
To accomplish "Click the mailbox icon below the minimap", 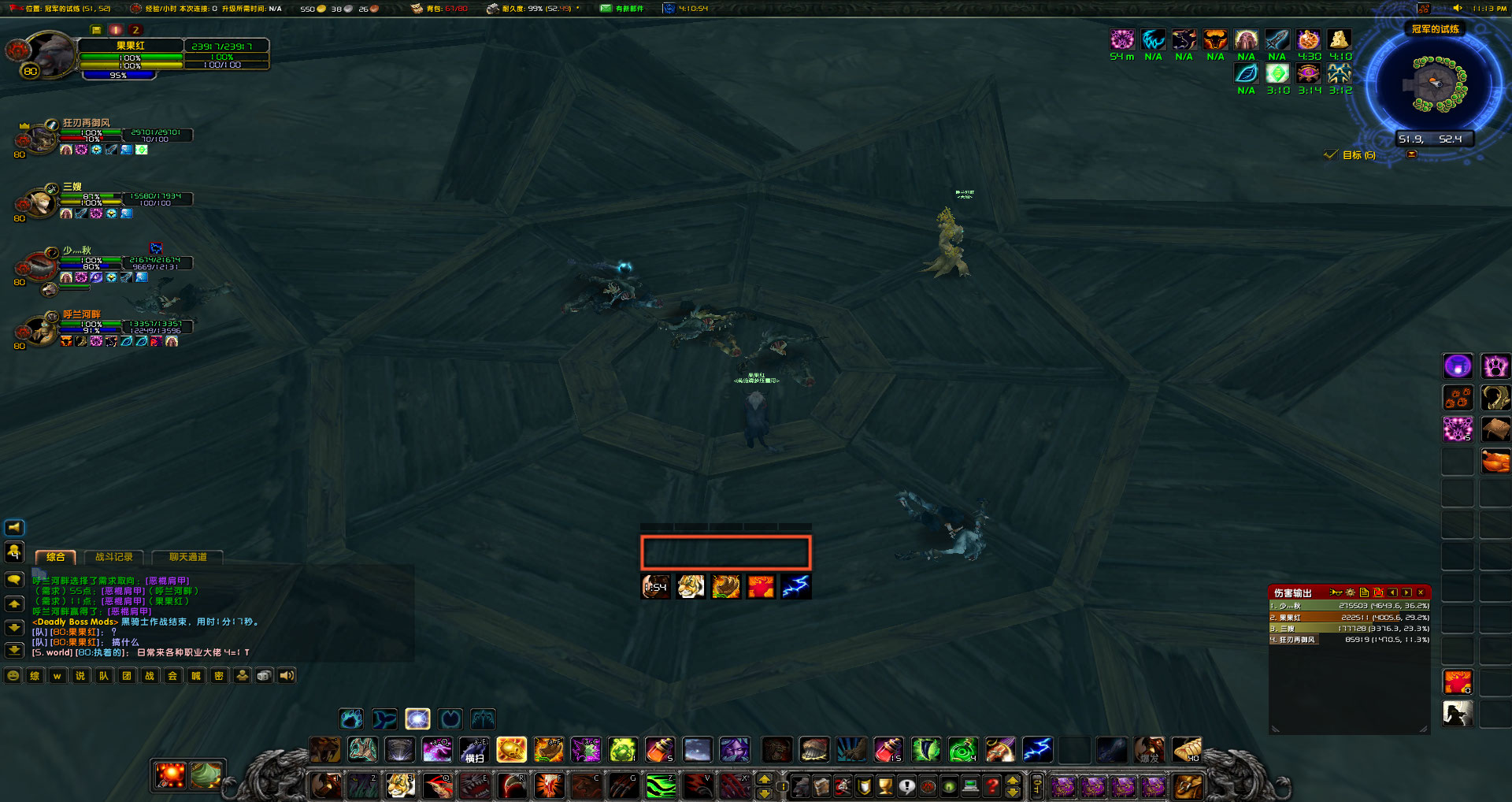I will point(1412,154).
